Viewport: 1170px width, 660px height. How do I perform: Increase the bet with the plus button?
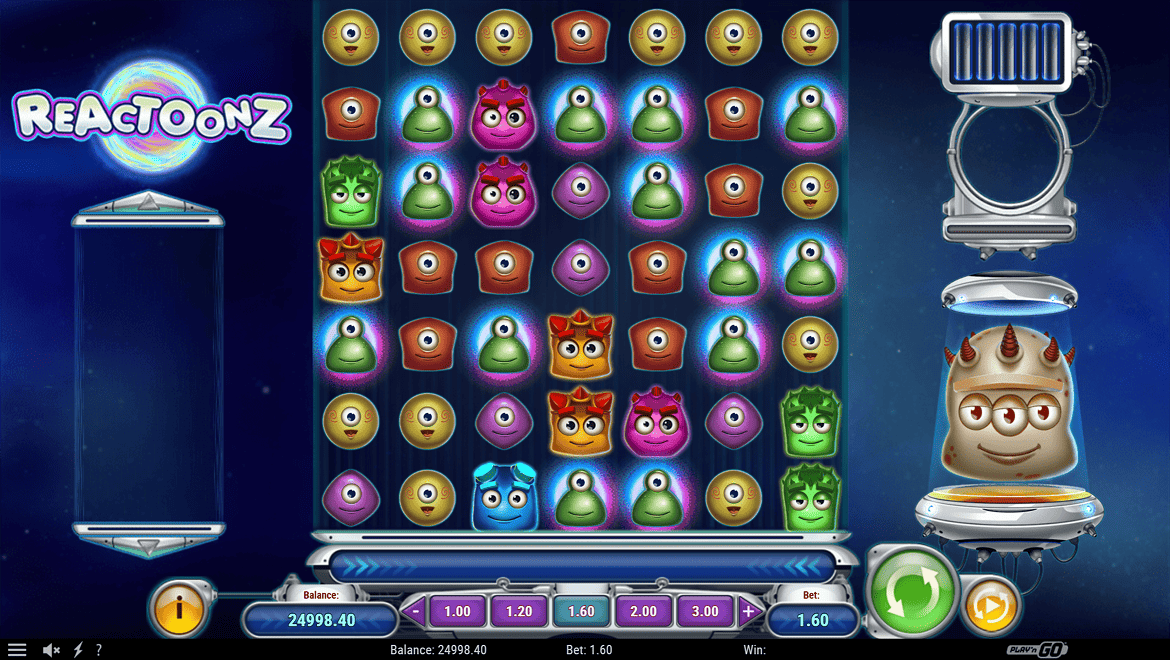(748, 611)
